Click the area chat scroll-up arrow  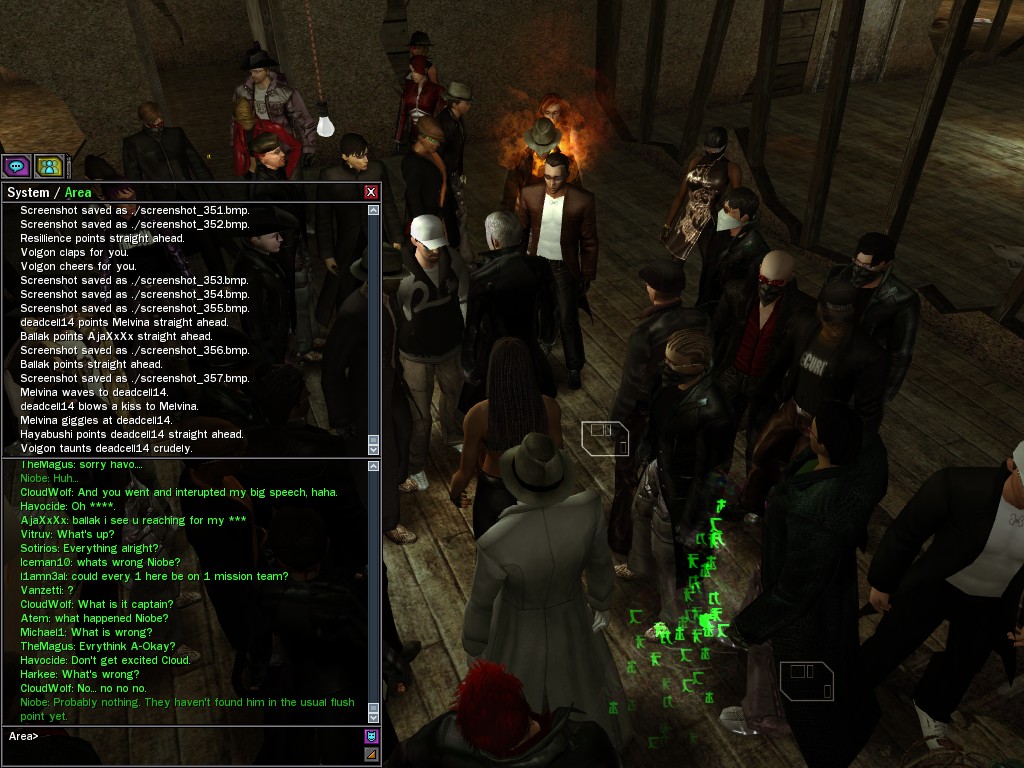pos(374,467)
